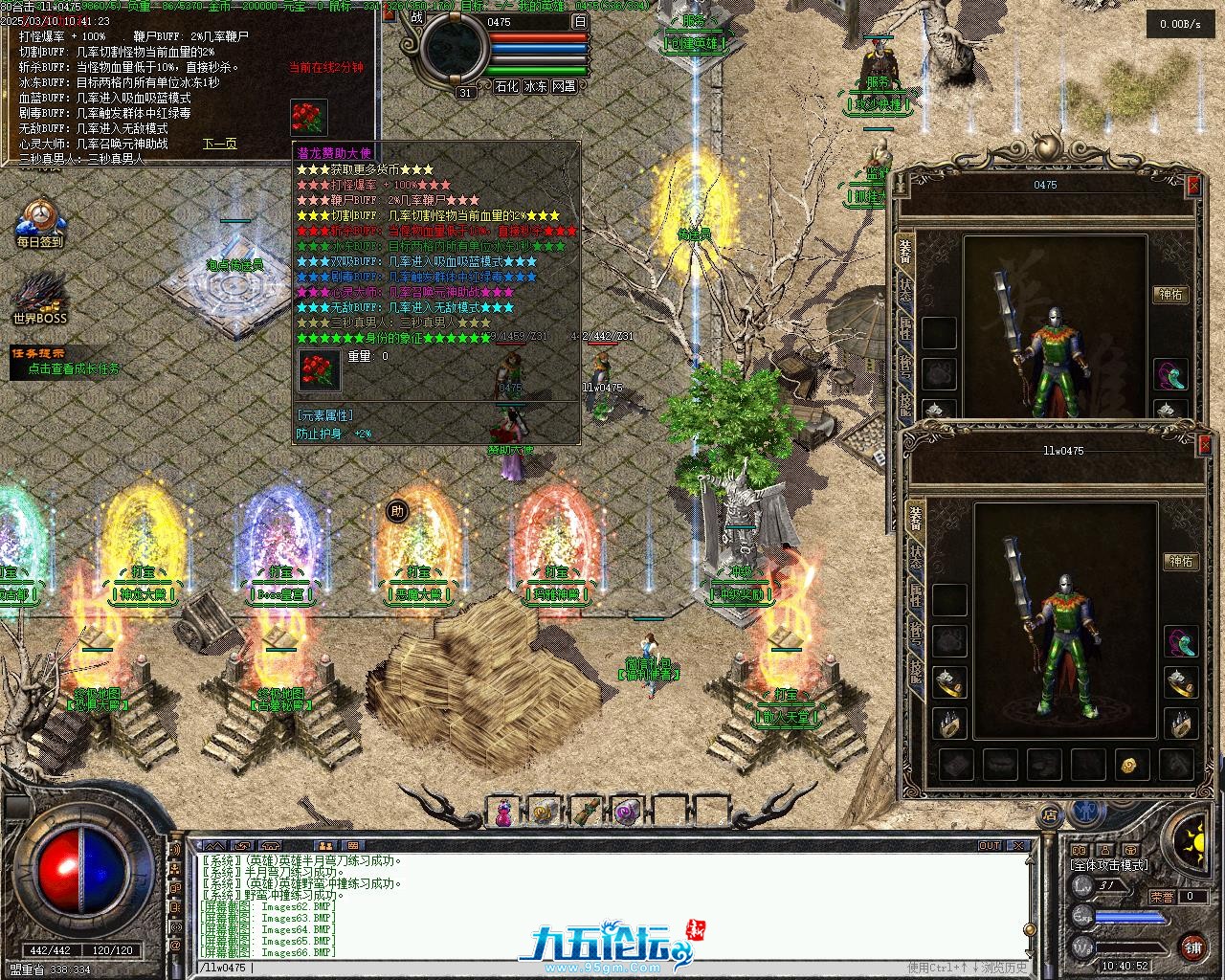Open the 每日签到 daily sign-in icon
1225x980 pixels.
(x=39, y=222)
